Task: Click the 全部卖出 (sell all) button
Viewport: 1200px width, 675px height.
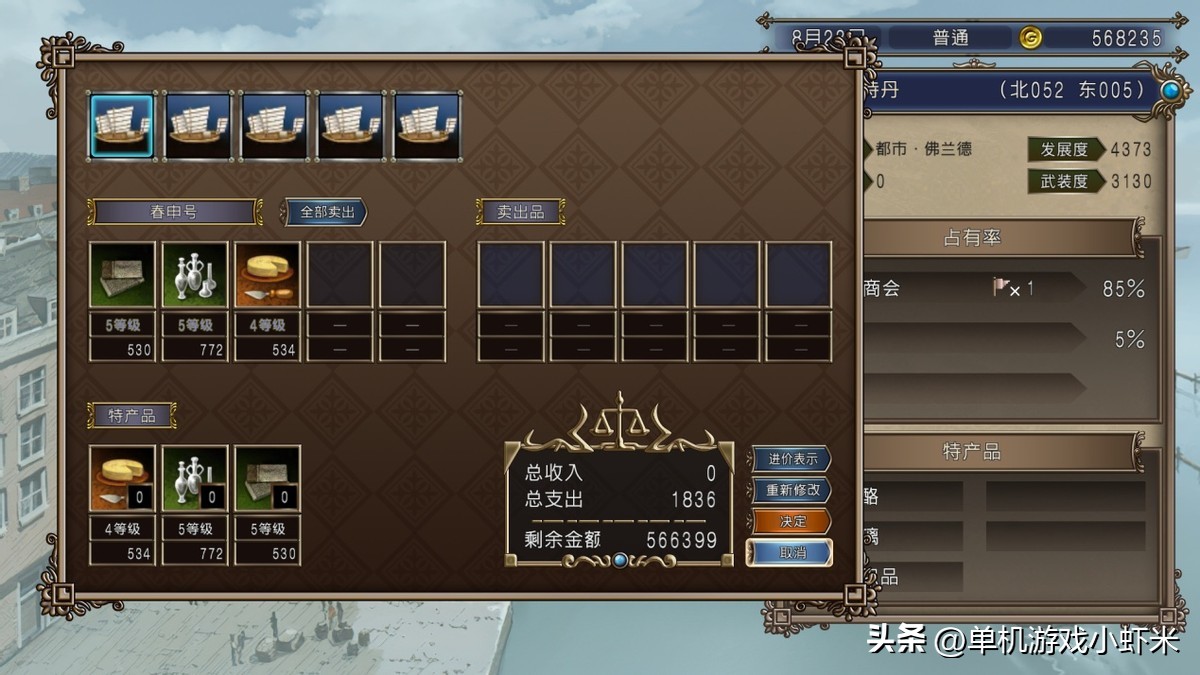Action: (327, 212)
